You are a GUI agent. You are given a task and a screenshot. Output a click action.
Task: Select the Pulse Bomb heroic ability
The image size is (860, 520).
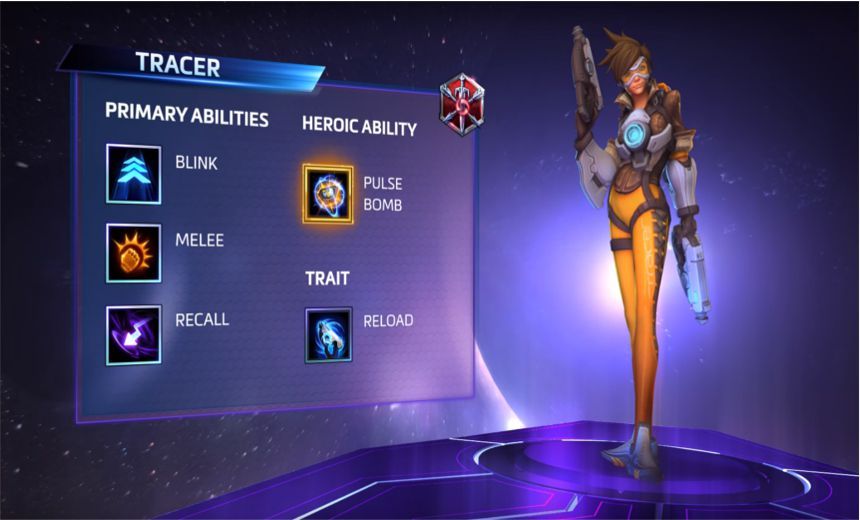[328, 193]
